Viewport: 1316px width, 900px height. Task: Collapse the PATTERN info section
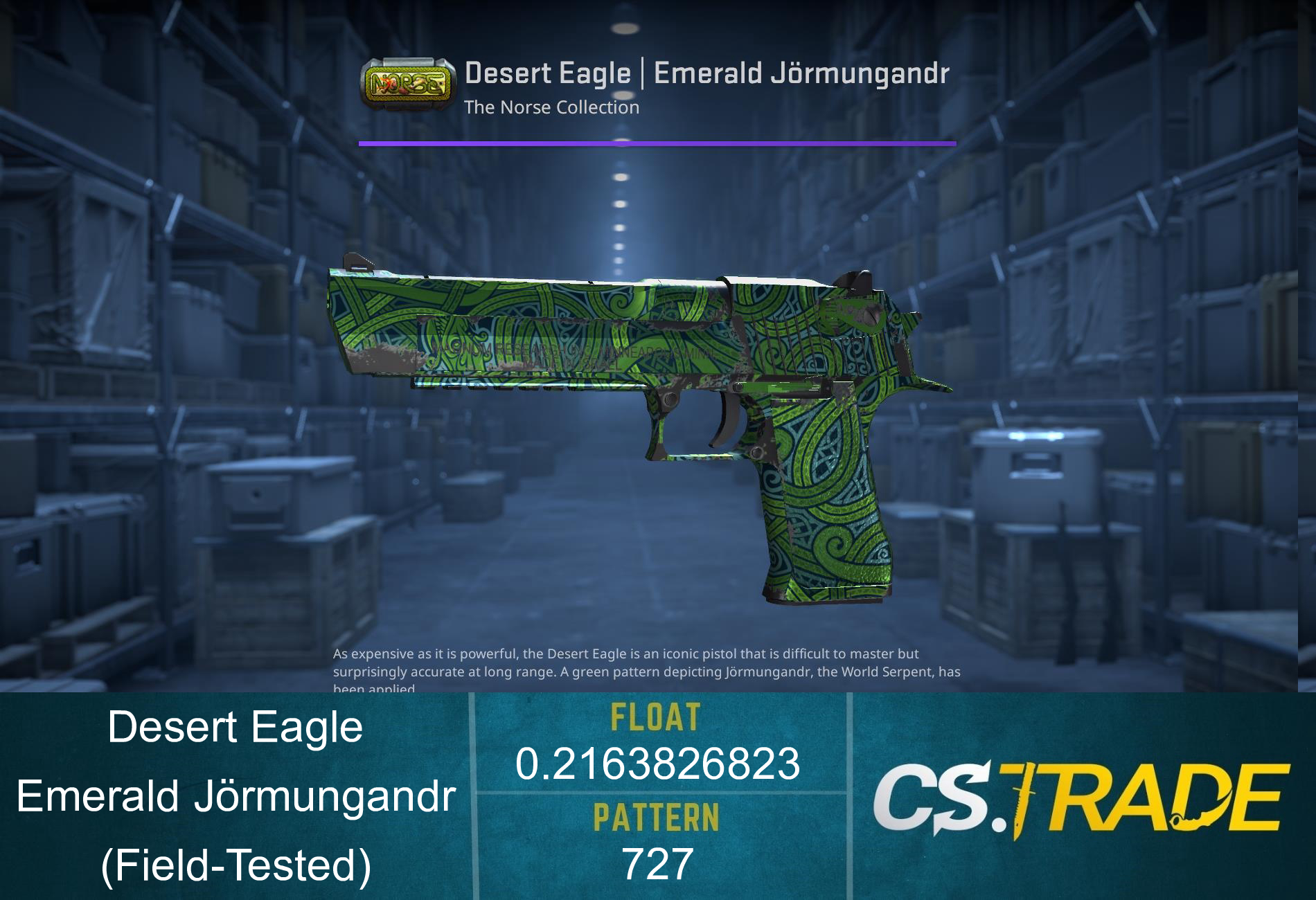coord(656,817)
